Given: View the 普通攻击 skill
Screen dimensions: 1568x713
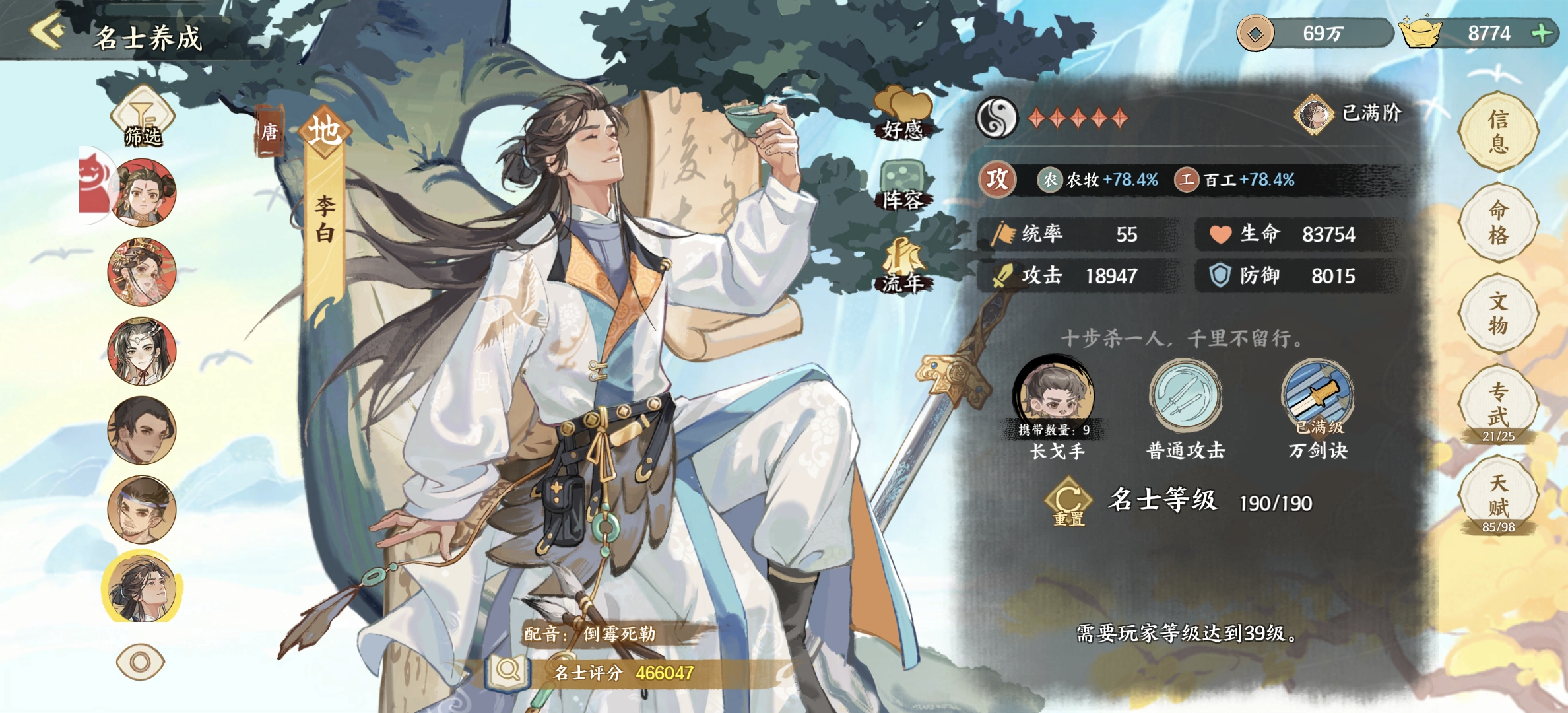Looking at the screenshot, I should [x=1185, y=396].
